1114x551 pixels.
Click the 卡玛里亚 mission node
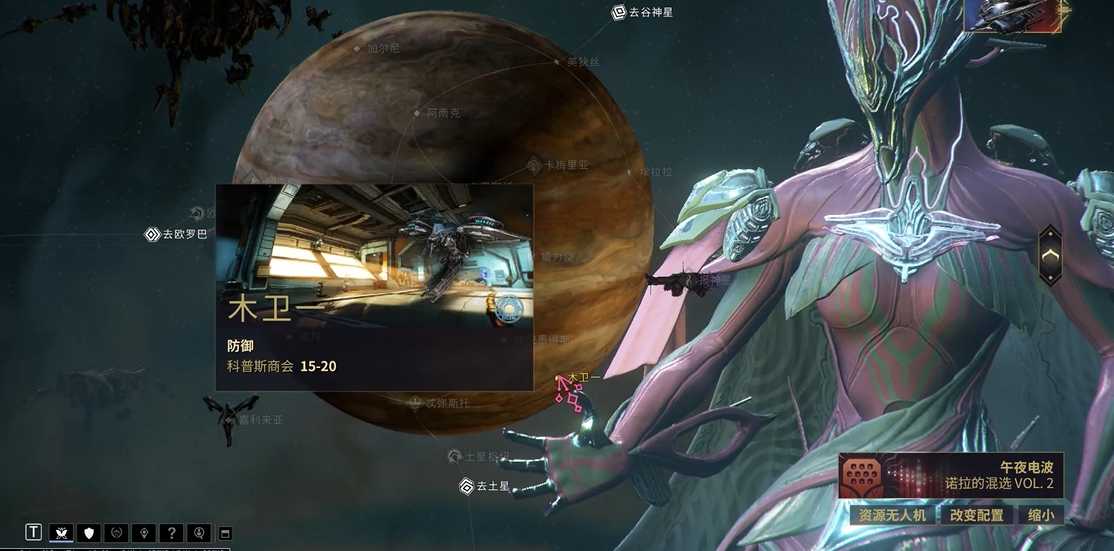(x=534, y=164)
